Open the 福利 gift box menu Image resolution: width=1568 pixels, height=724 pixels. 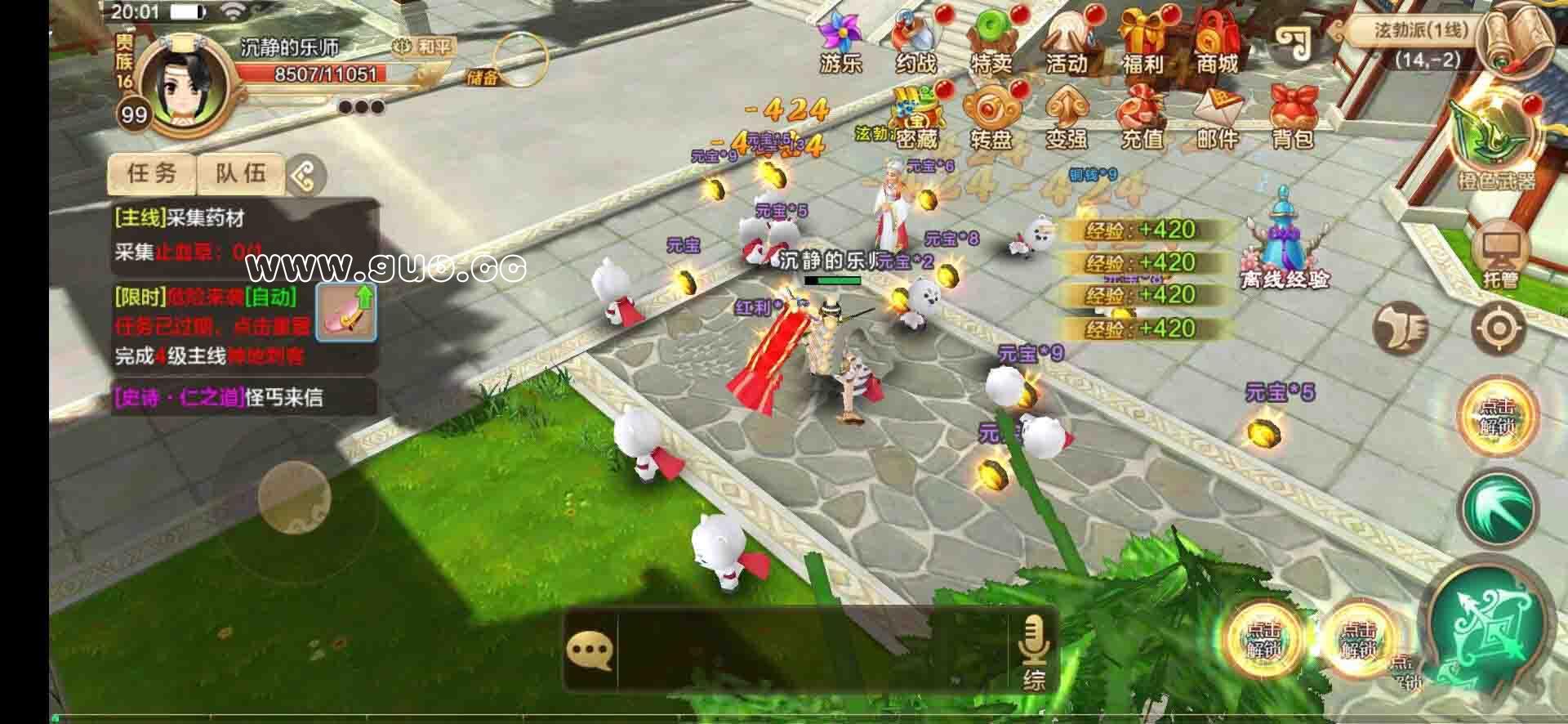click(1142, 41)
